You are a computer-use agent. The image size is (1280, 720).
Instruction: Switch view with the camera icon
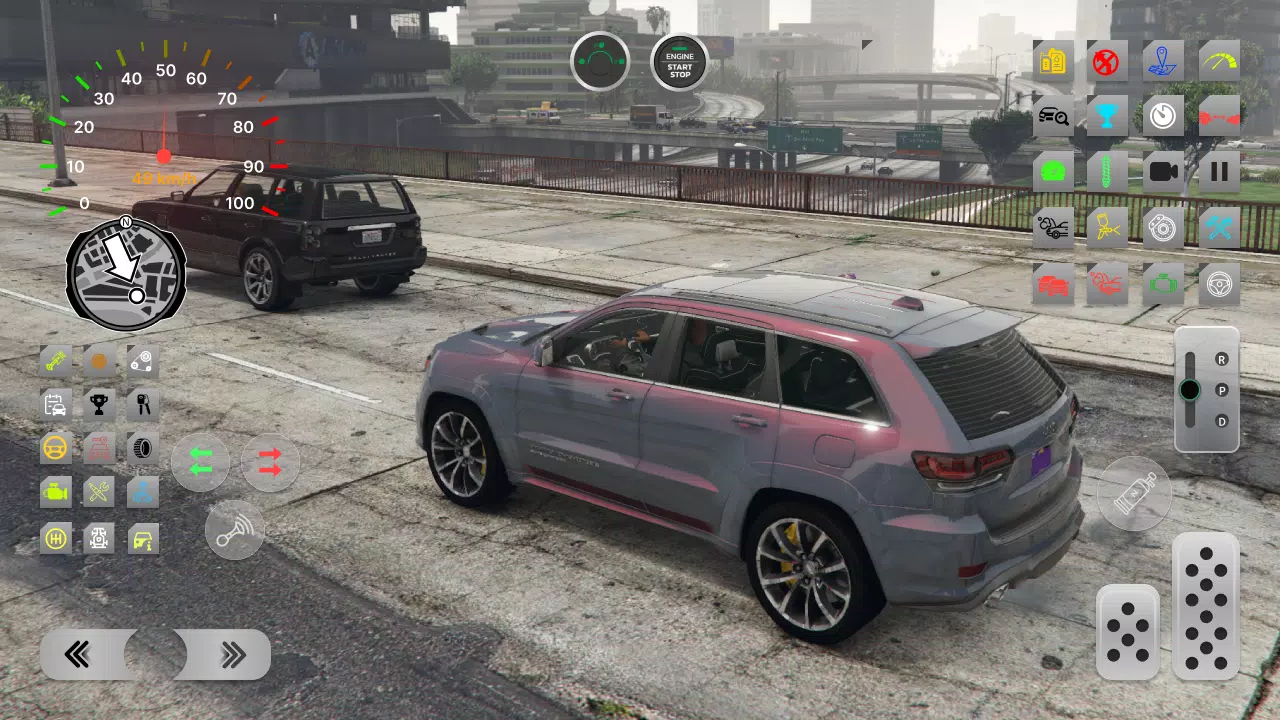point(1163,170)
